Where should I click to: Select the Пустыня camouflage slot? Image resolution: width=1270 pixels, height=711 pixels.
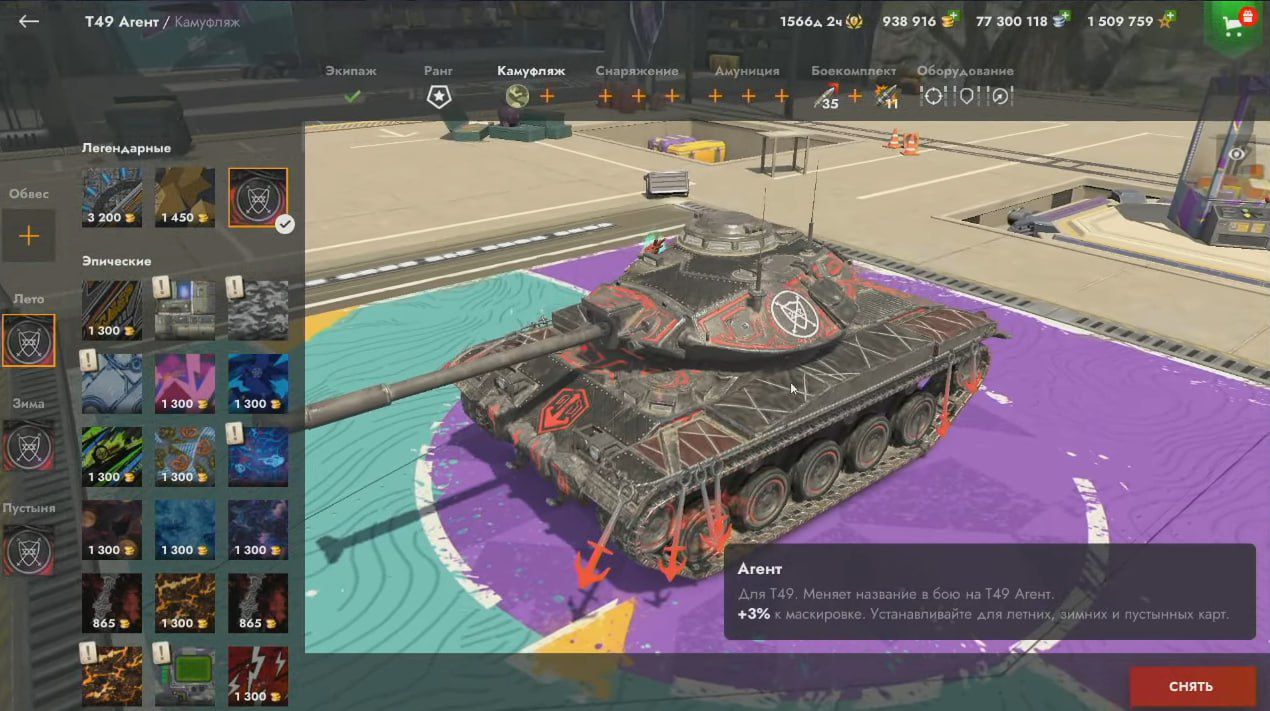click(29, 549)
